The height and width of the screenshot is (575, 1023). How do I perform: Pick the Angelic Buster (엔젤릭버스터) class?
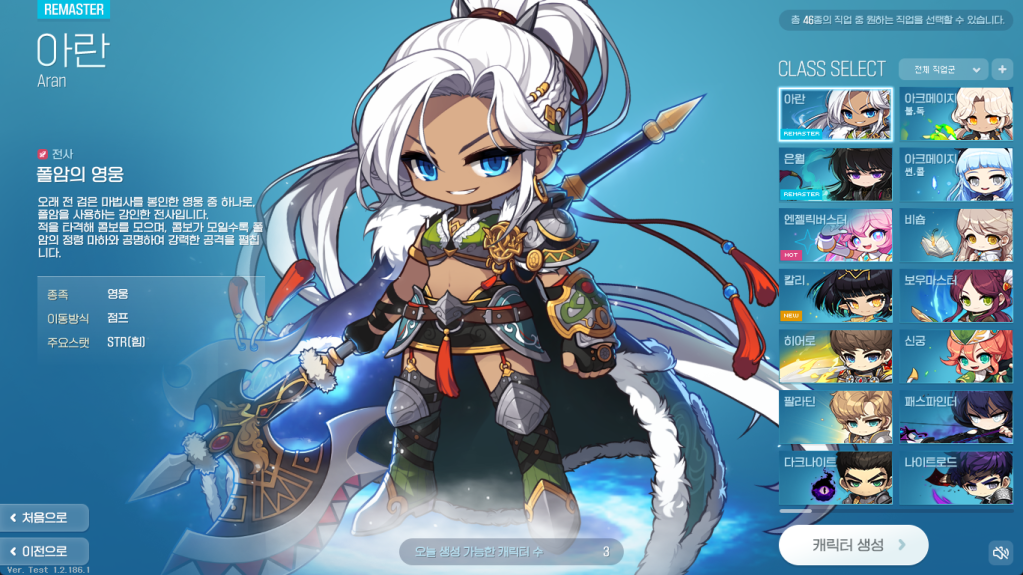pos(835,235)
